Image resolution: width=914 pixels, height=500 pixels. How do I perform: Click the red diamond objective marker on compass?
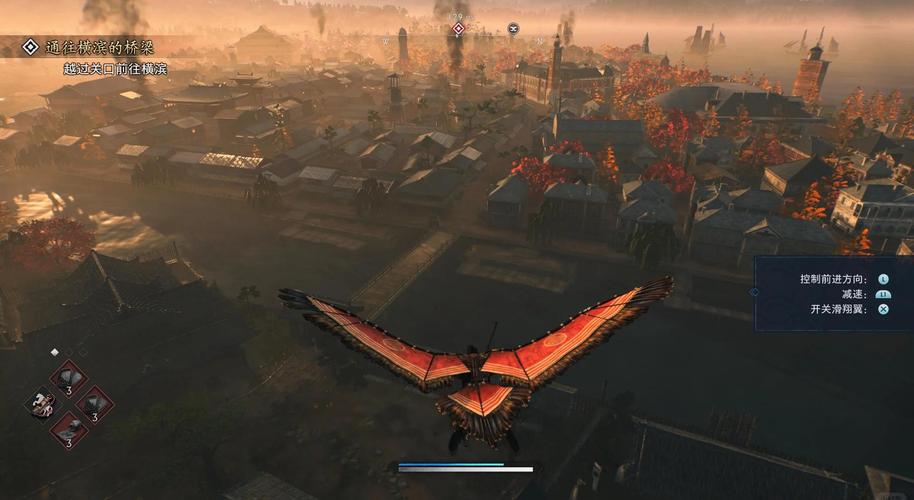458,29
